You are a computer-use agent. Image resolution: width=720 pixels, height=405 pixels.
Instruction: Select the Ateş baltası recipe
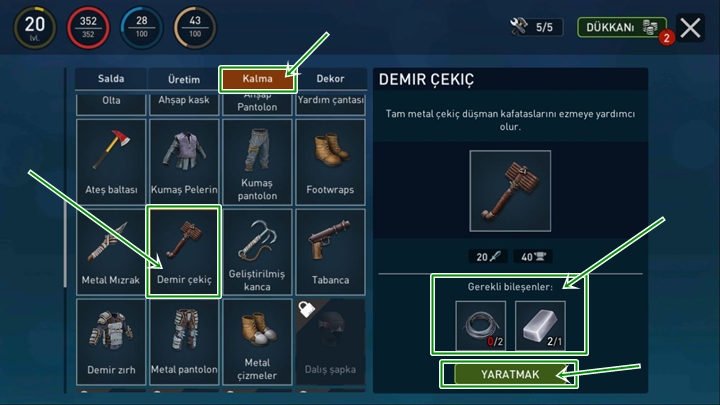(110, 160)
